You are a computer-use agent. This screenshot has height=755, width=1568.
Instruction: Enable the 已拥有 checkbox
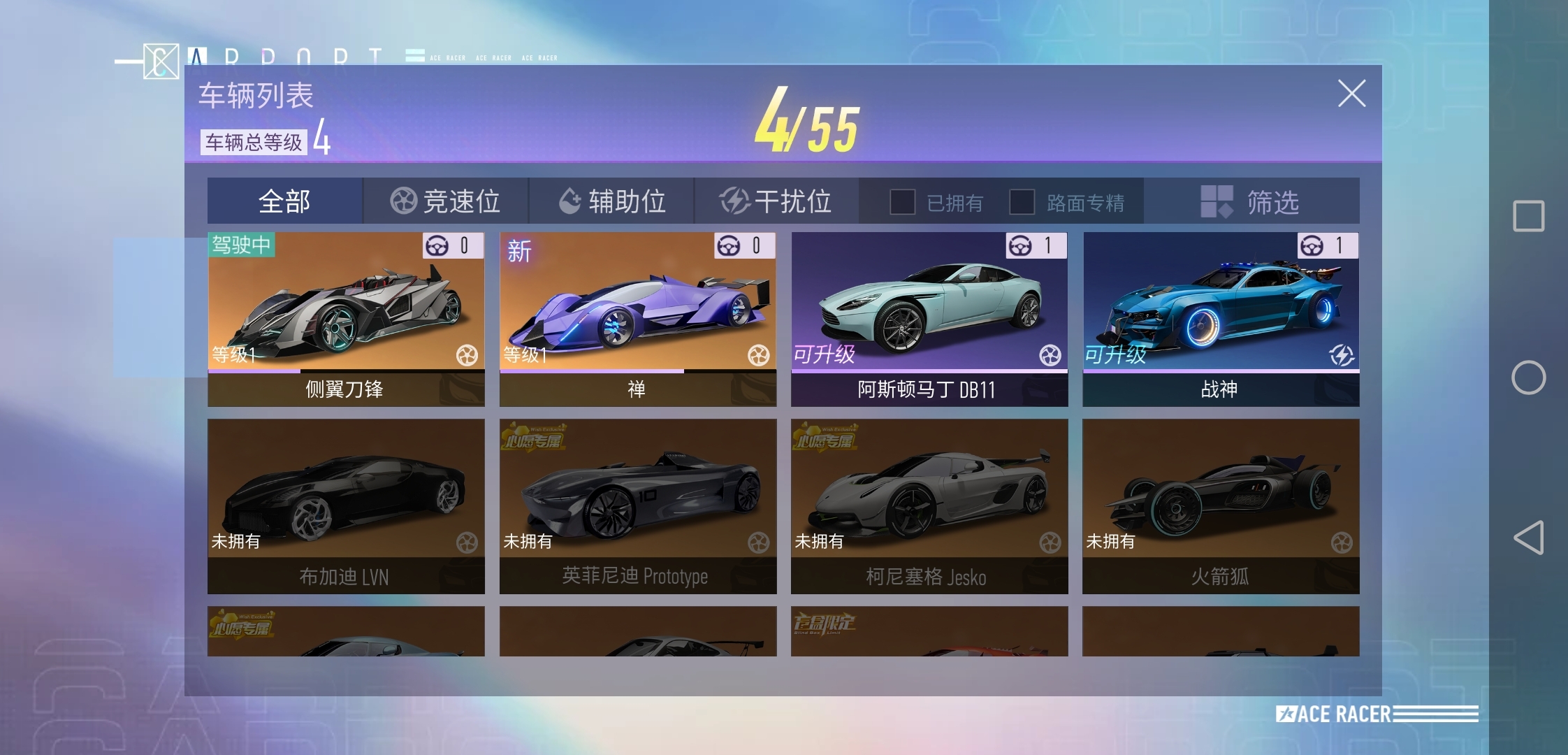pyautogui.click(x=903, y=202)
